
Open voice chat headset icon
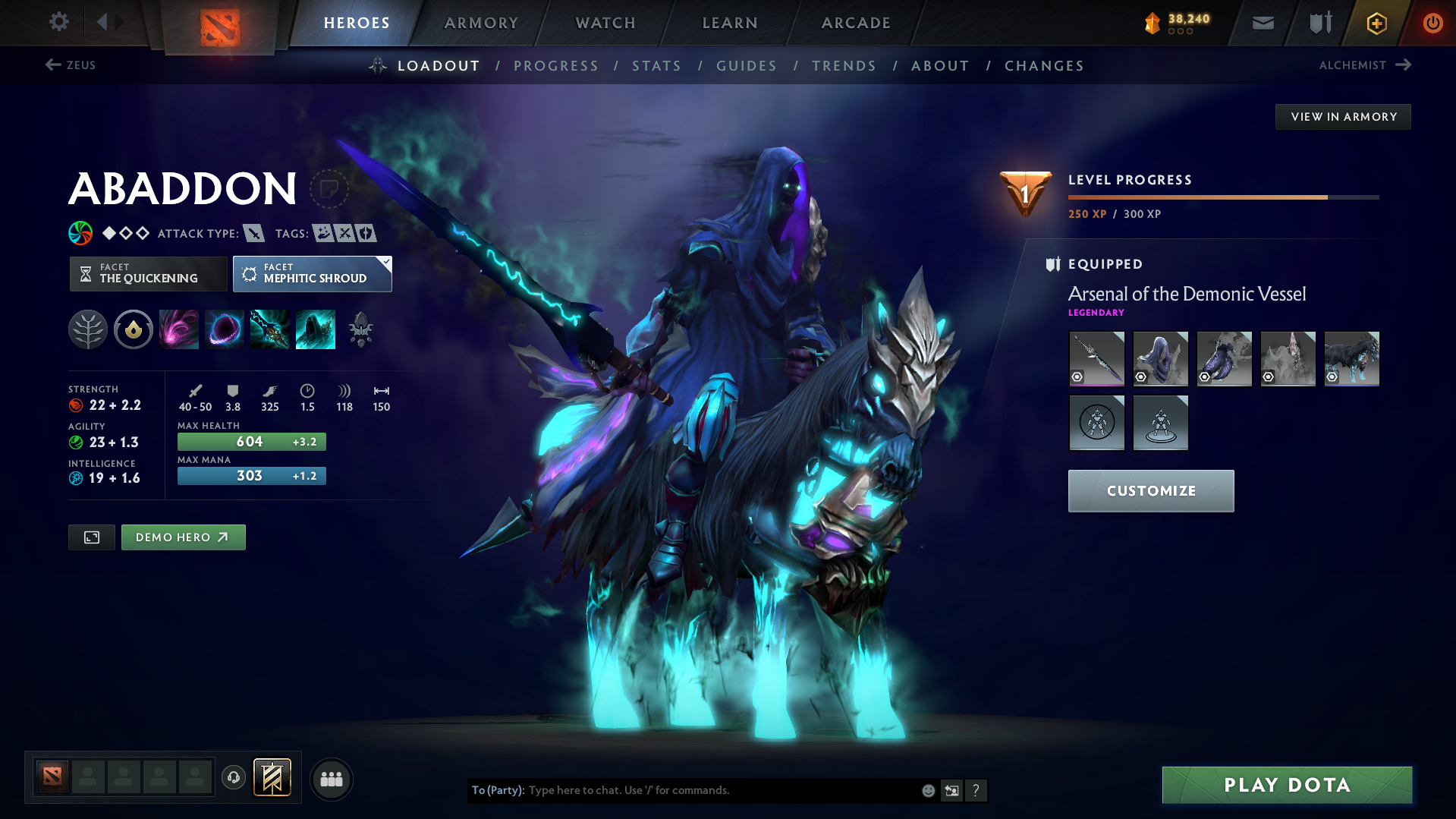click(234, 777)
